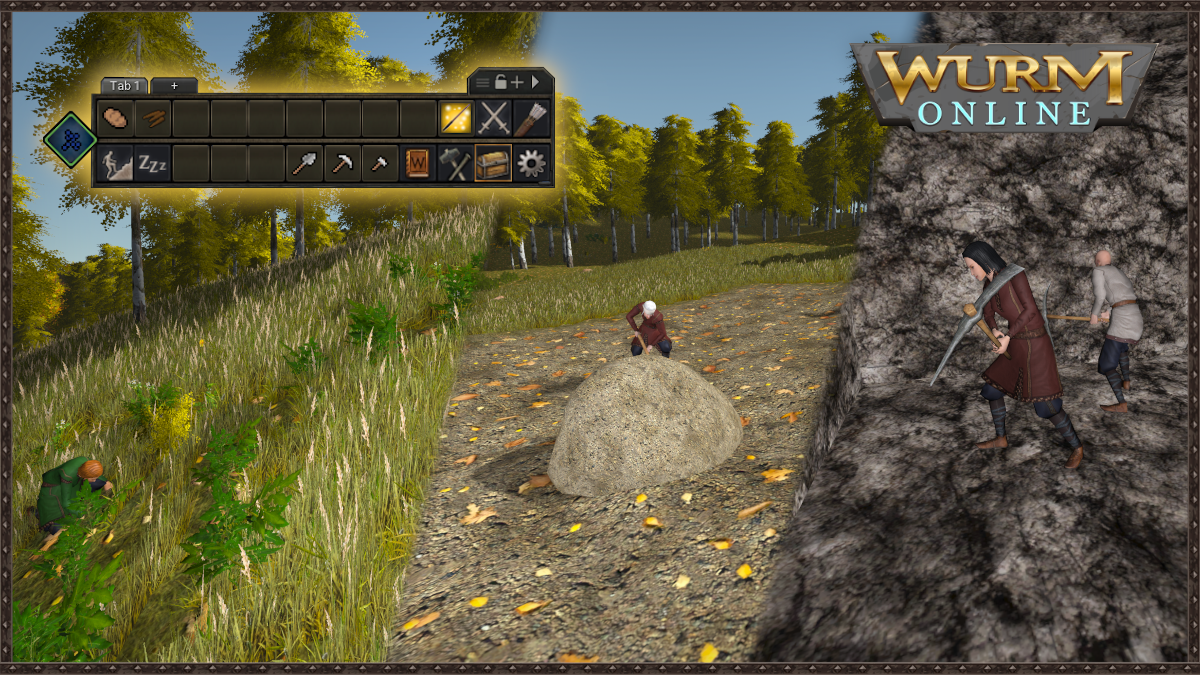
Task: Click the crossed swords icon
Action: [x=494, y=118]
